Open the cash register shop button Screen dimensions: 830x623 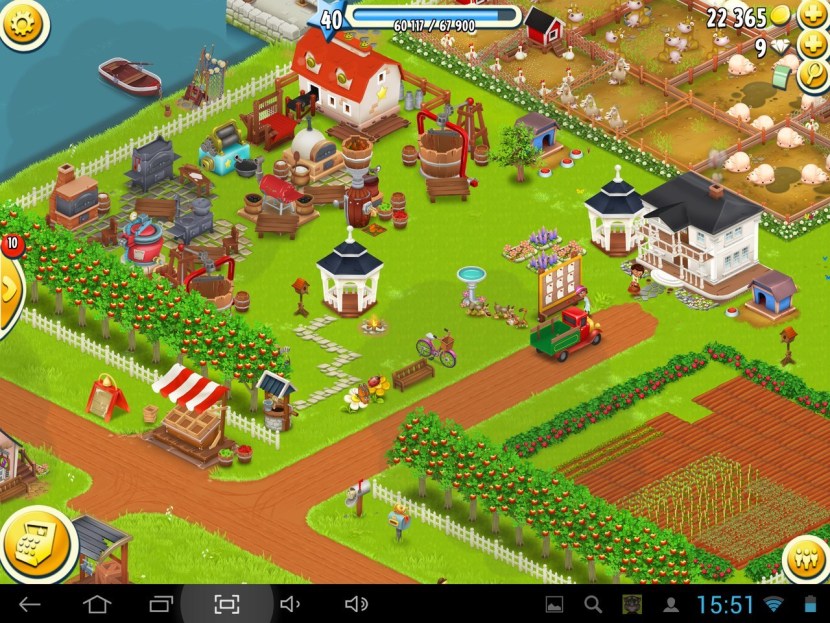39,546
